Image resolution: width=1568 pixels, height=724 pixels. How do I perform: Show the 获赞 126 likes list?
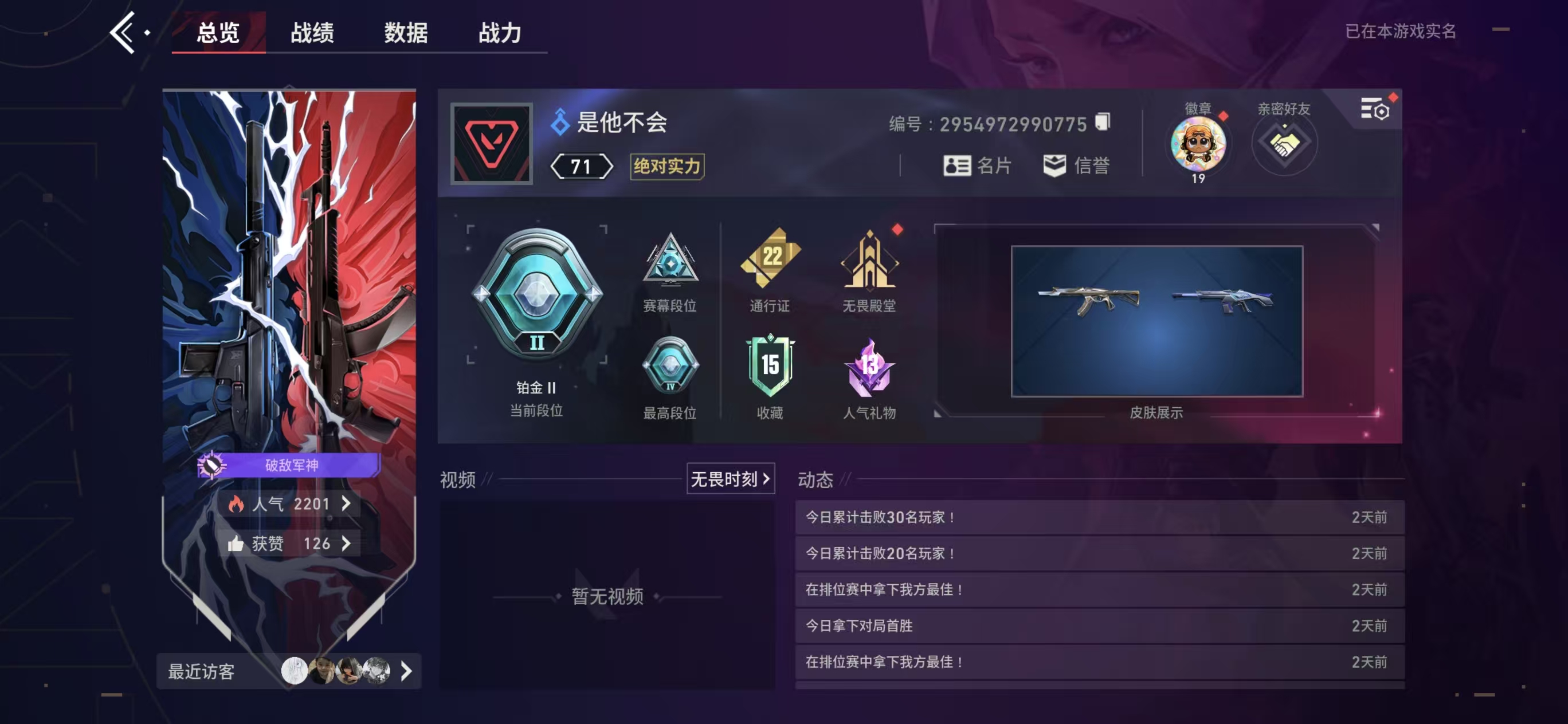click(291, 544)
